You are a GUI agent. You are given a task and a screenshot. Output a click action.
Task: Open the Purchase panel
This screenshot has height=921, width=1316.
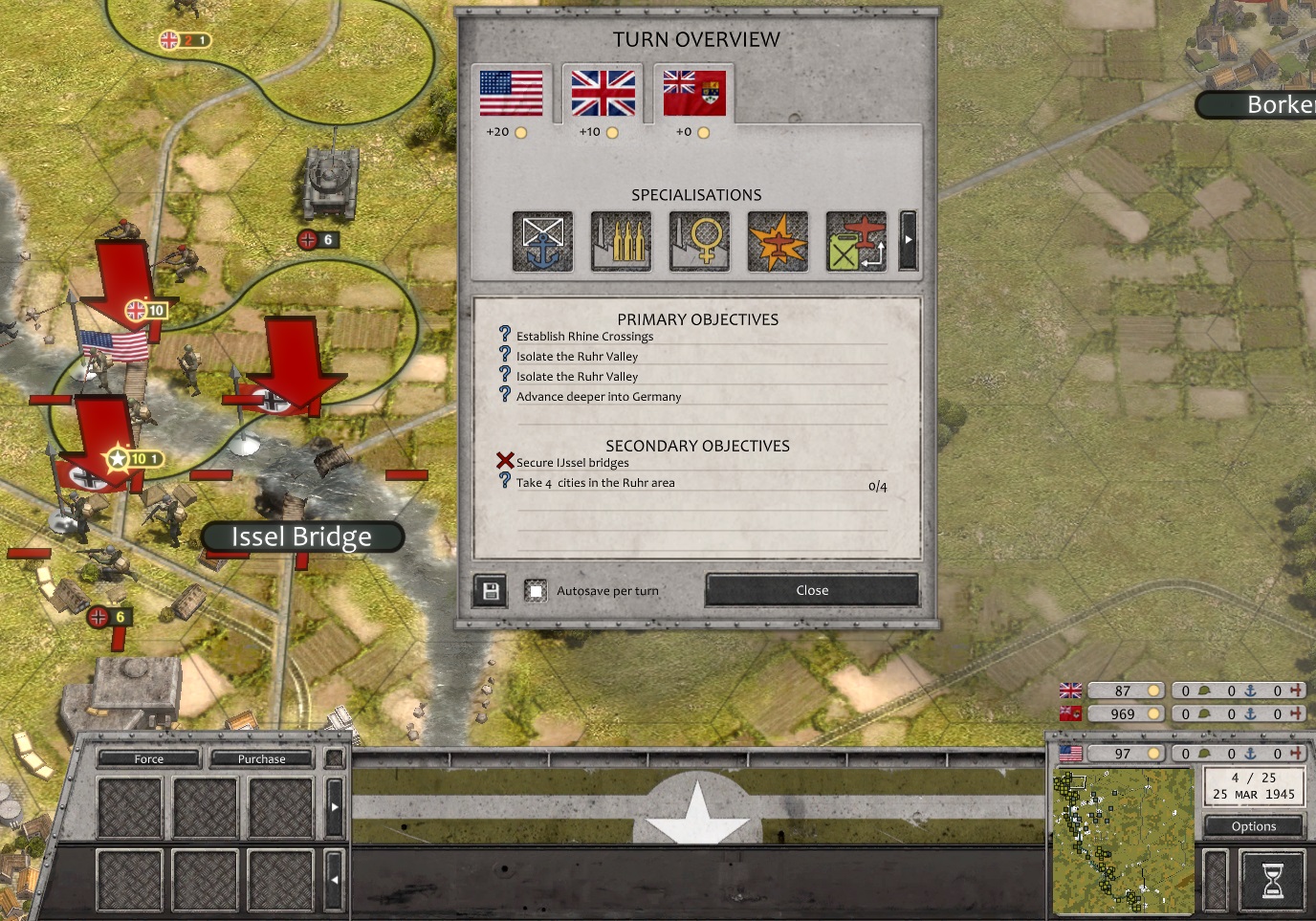point(260,757)
